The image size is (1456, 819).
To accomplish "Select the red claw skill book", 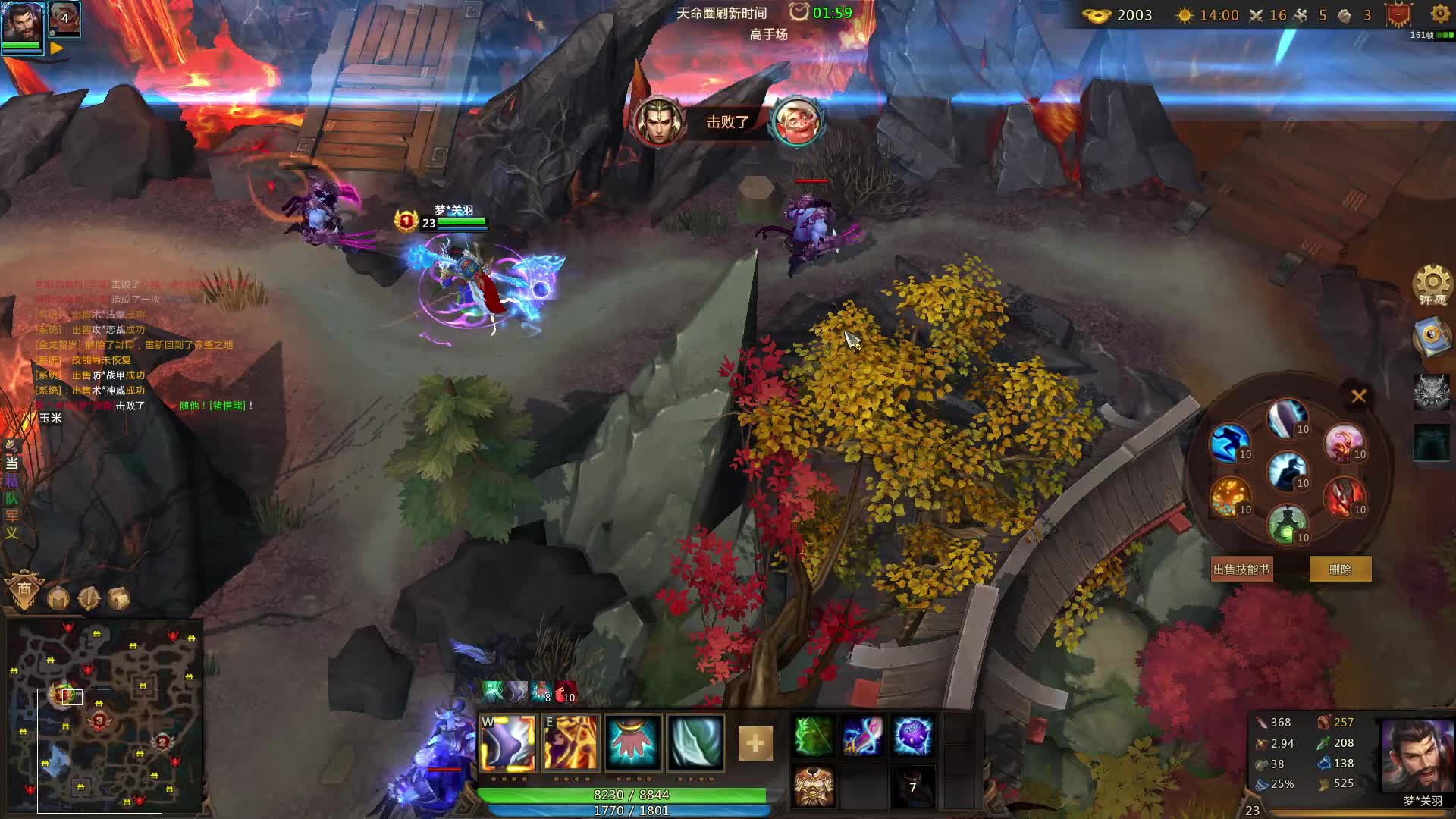I will pos(1344,497).
